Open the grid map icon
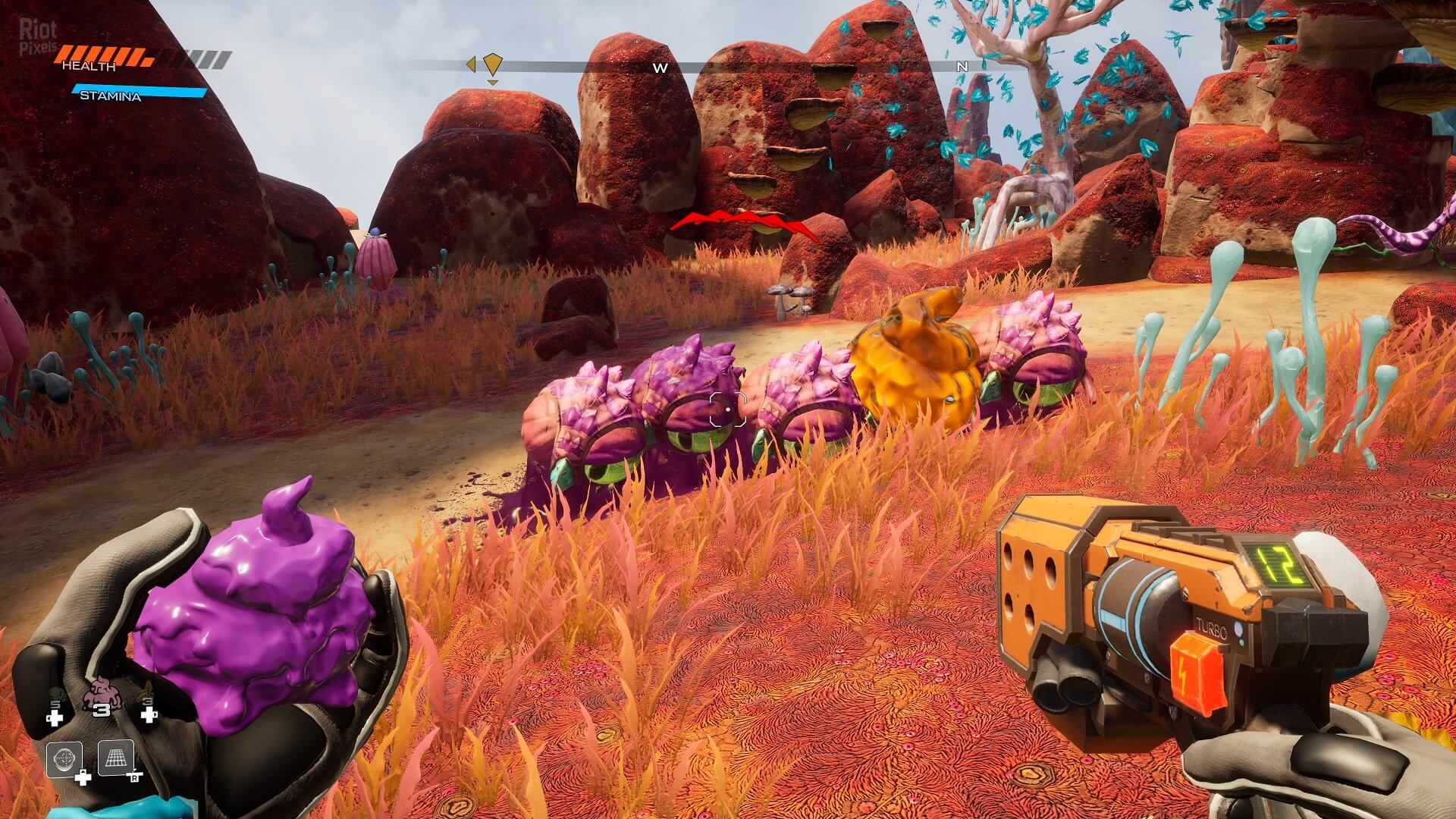1456x819 pixels. 116,758
